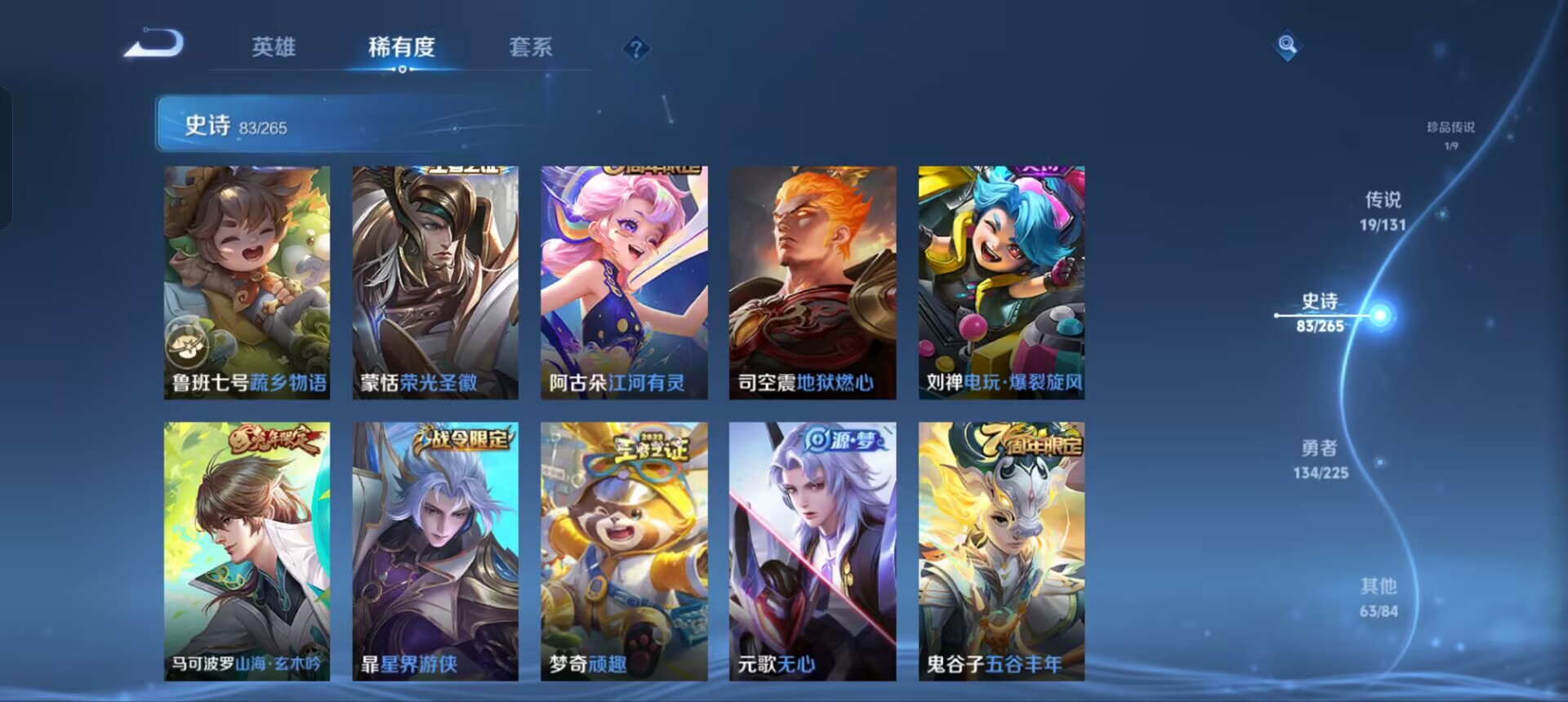Open the 蒙恬 荣光圣徽 skin card
Screen dimensions: 1568x702
coord(434,282)
